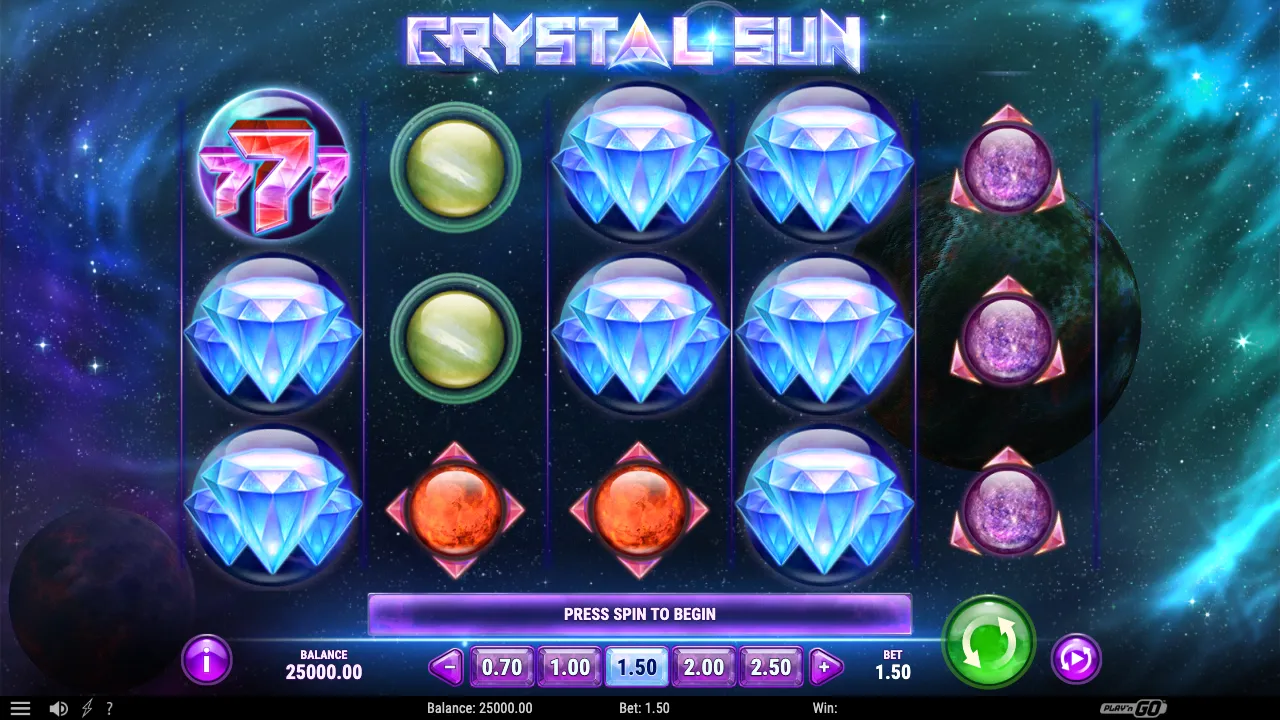
Task: Select the 1.00 bet amount
Action: pos(568,666)
